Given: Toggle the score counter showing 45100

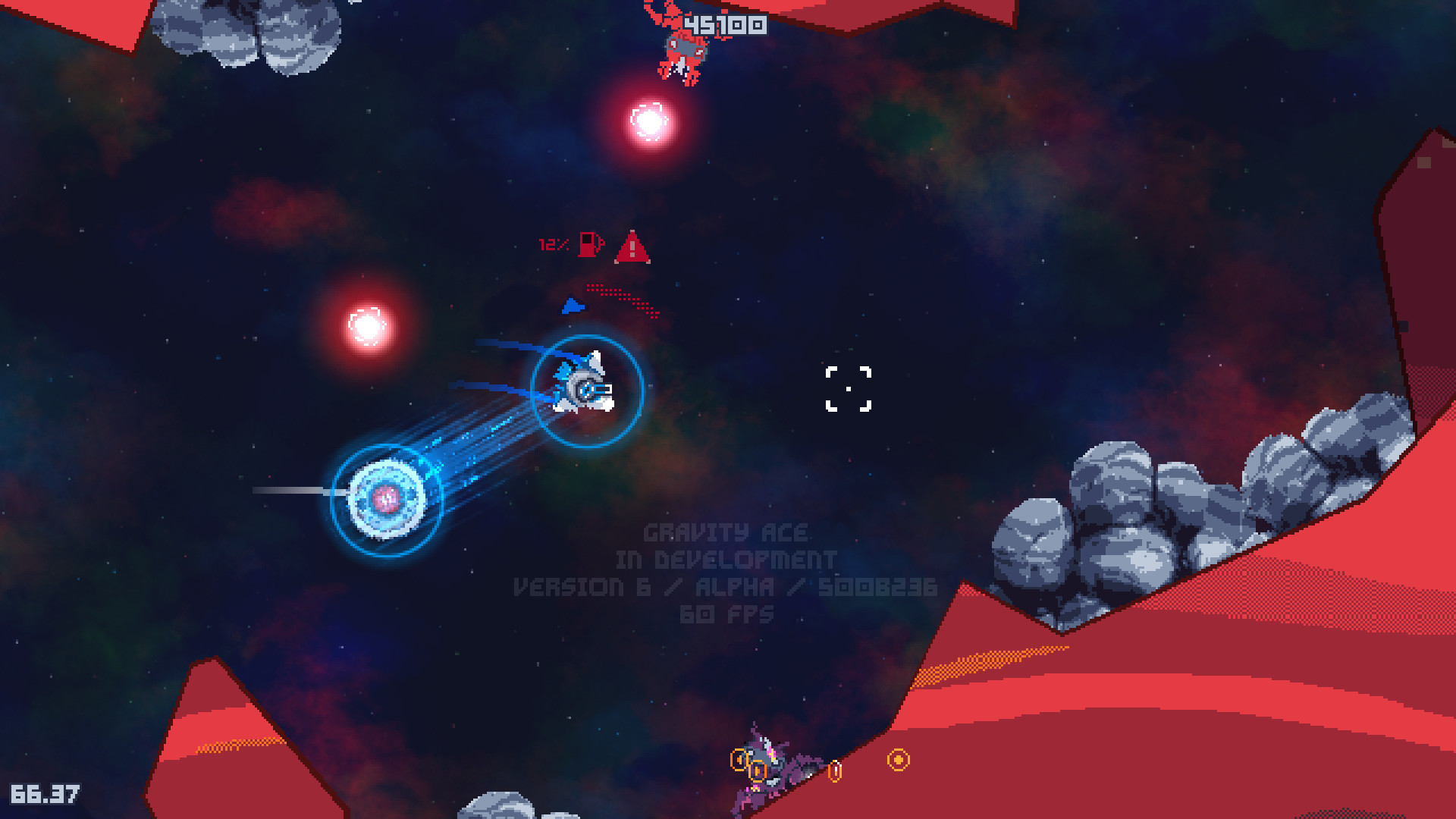Looking at the screenshot, I should 726,25.
